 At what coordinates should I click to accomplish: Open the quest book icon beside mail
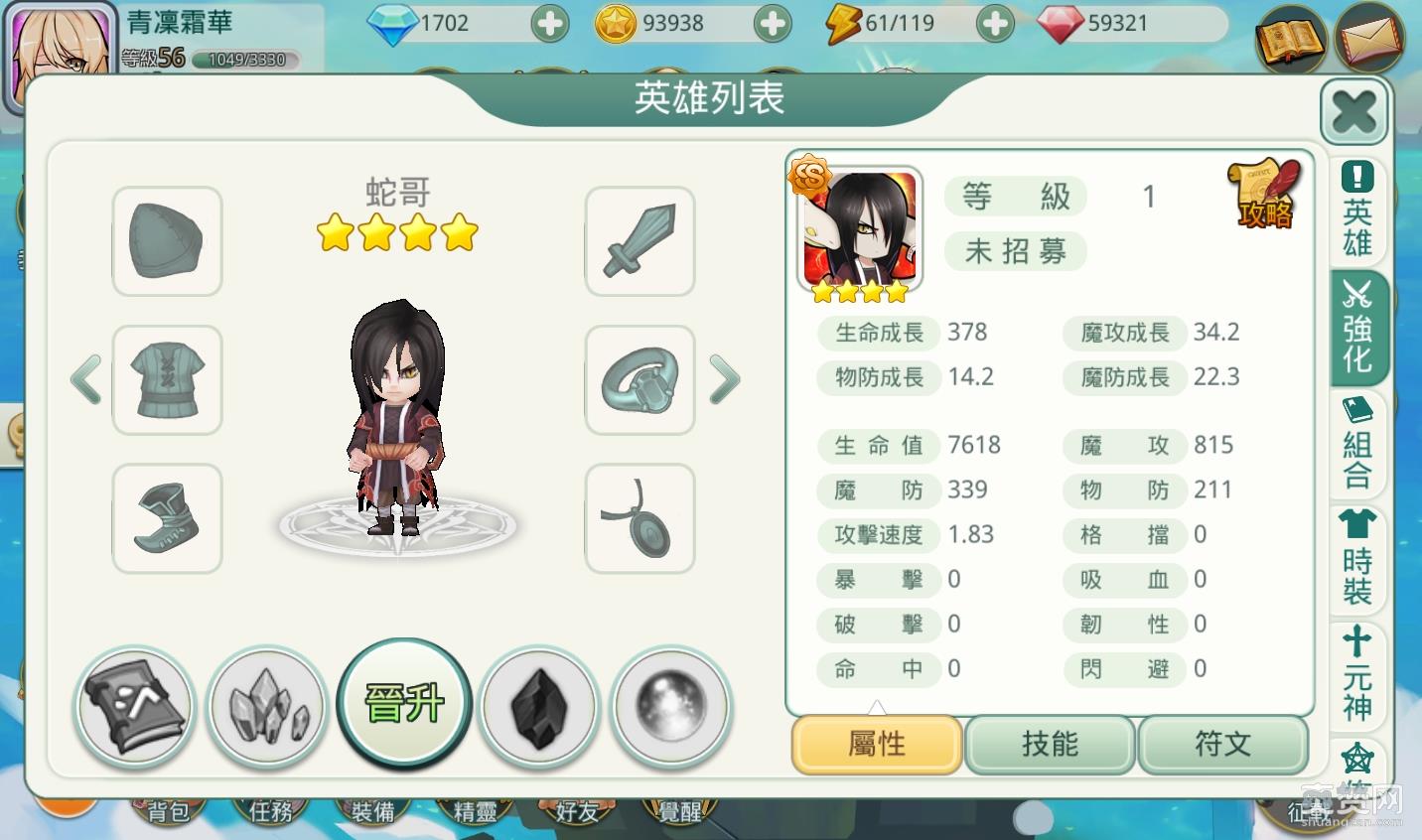point(1292,40)
